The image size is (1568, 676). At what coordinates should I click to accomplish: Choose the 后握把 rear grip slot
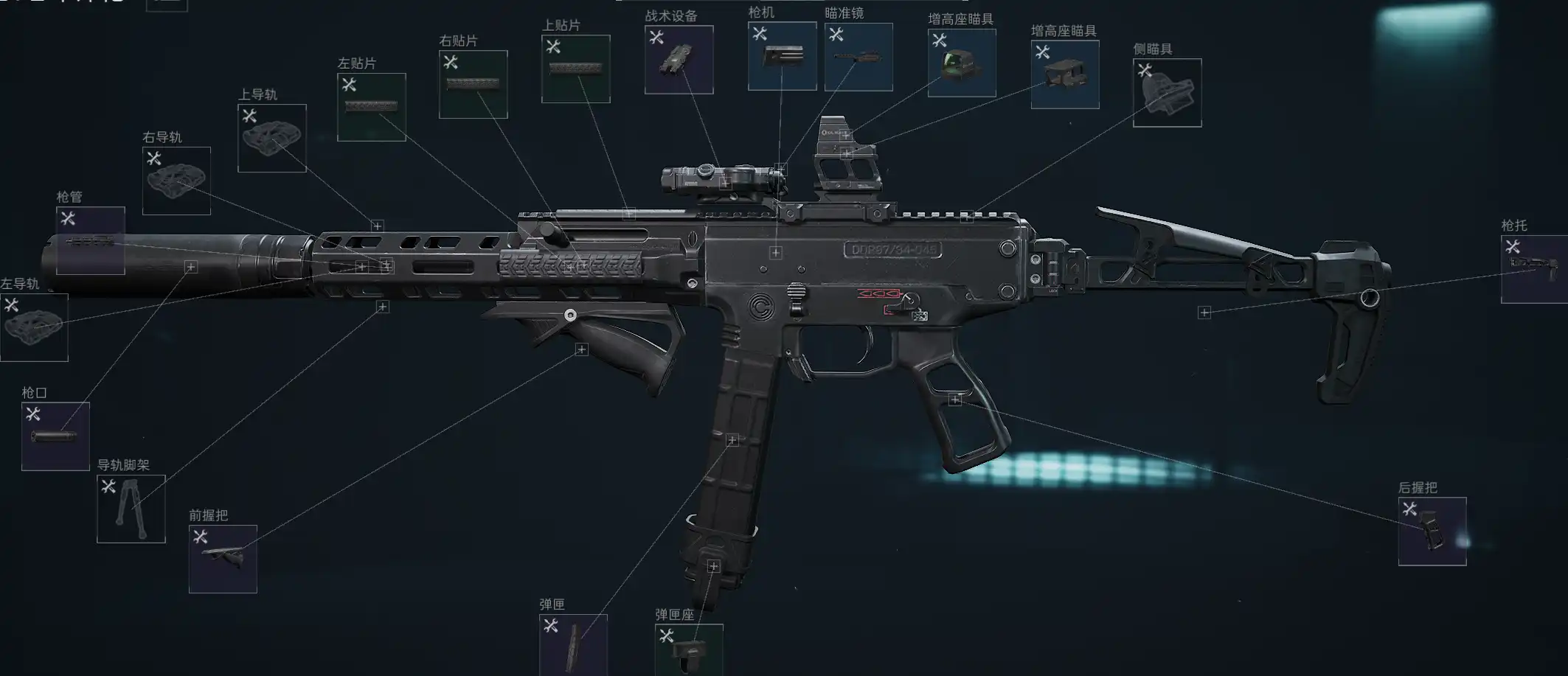(x=1432, y=532)
